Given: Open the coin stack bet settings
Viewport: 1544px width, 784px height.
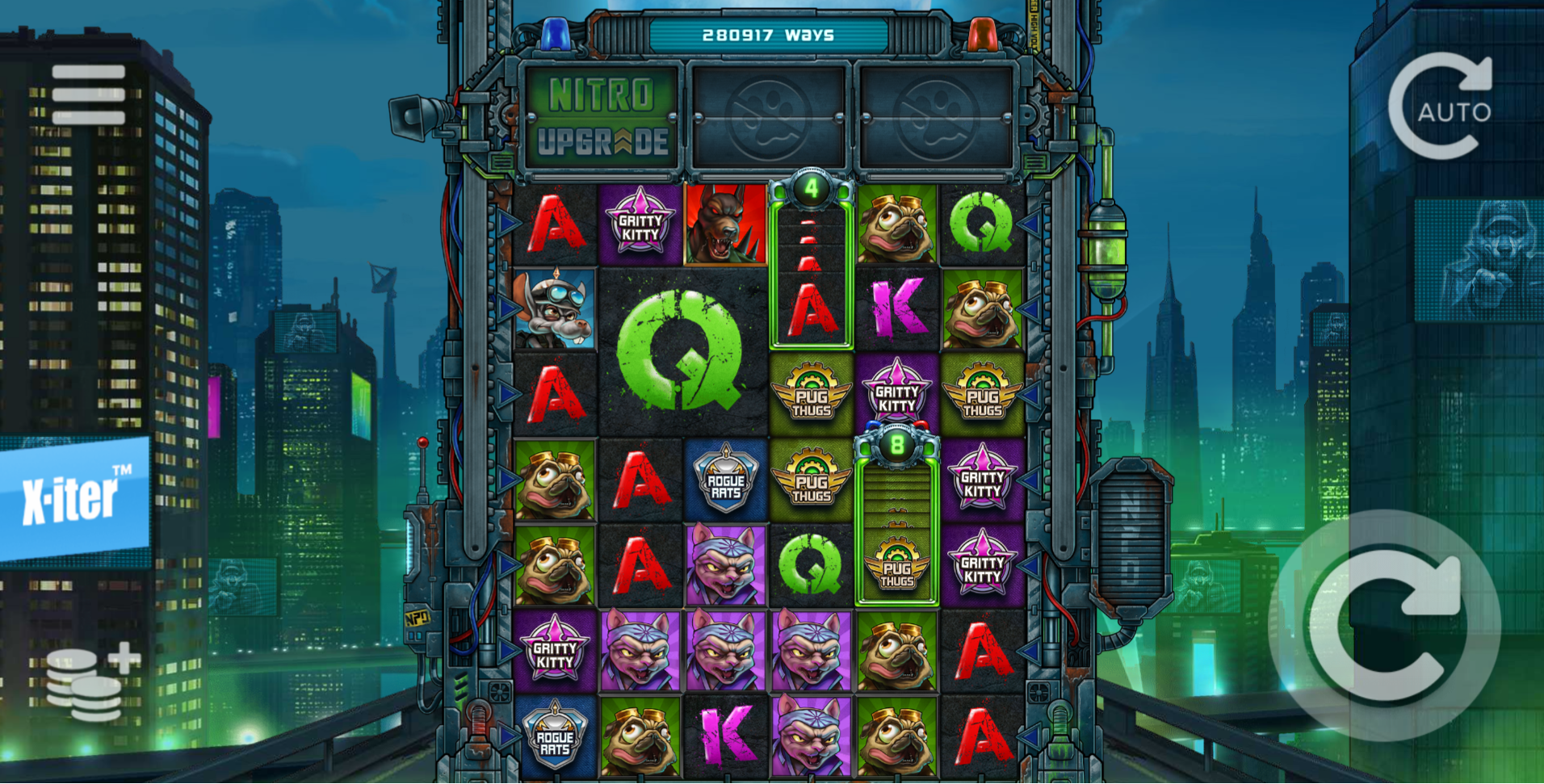Looking at the screenshot, I should [90, 682].
